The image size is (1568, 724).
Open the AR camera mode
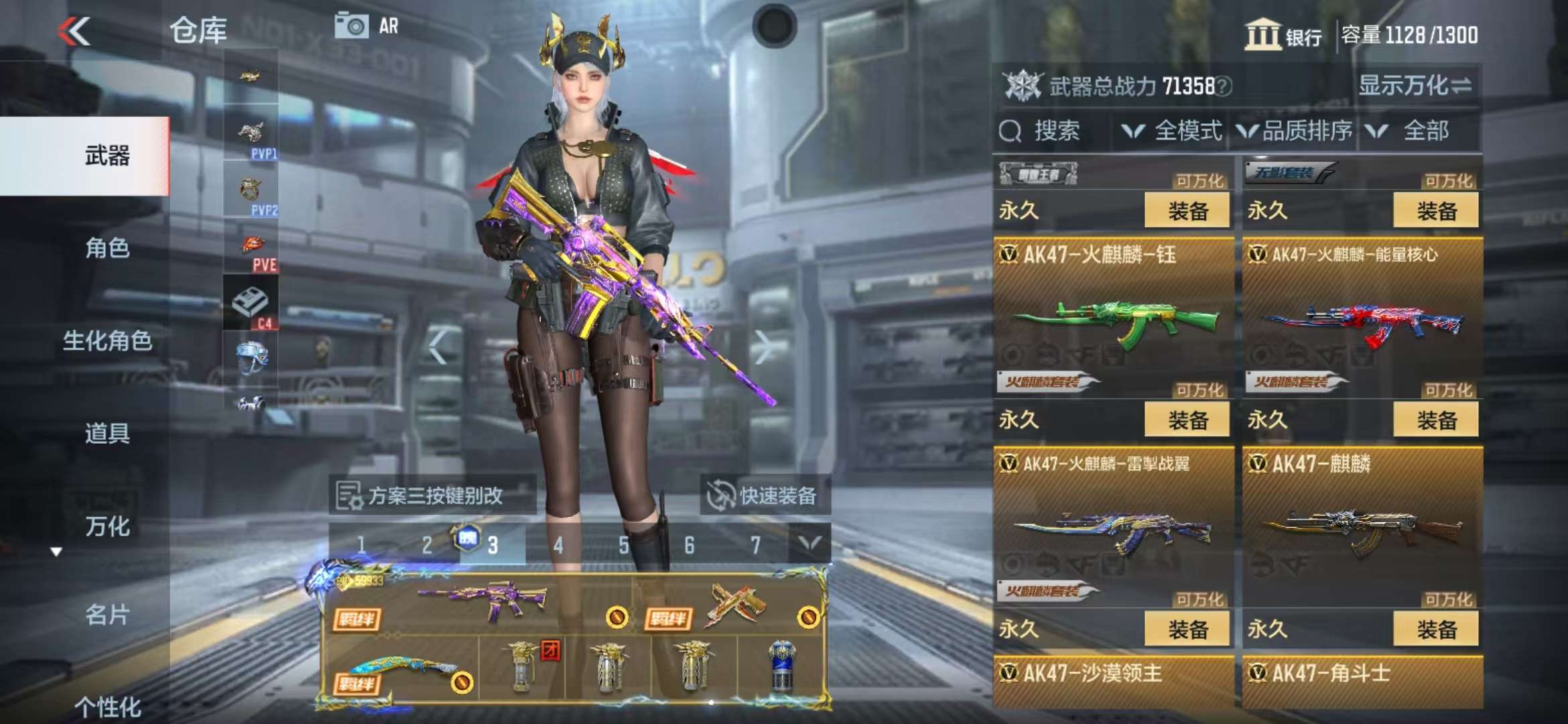point(367,26)
